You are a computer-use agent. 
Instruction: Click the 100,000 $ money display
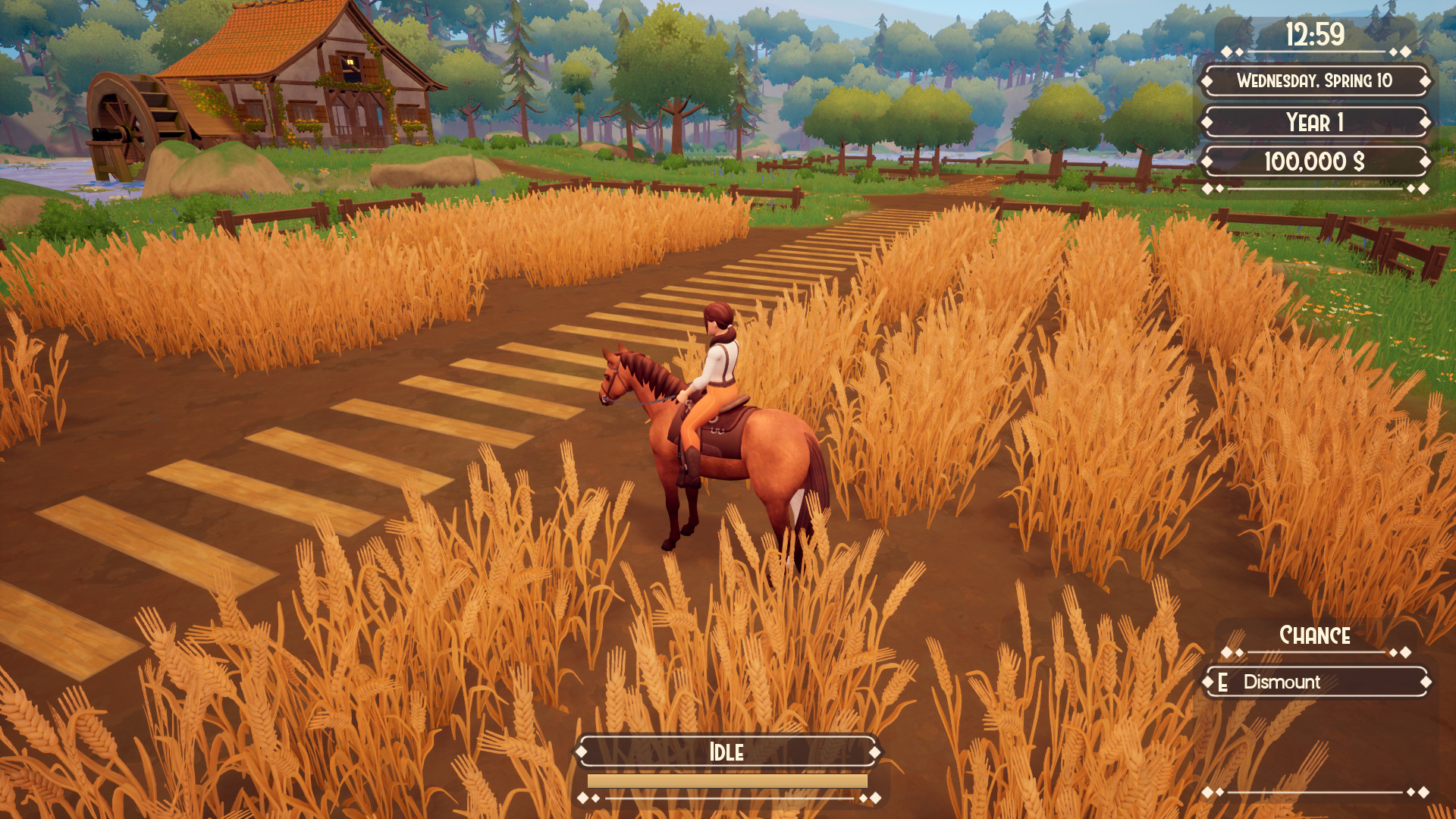[1314, 159]
